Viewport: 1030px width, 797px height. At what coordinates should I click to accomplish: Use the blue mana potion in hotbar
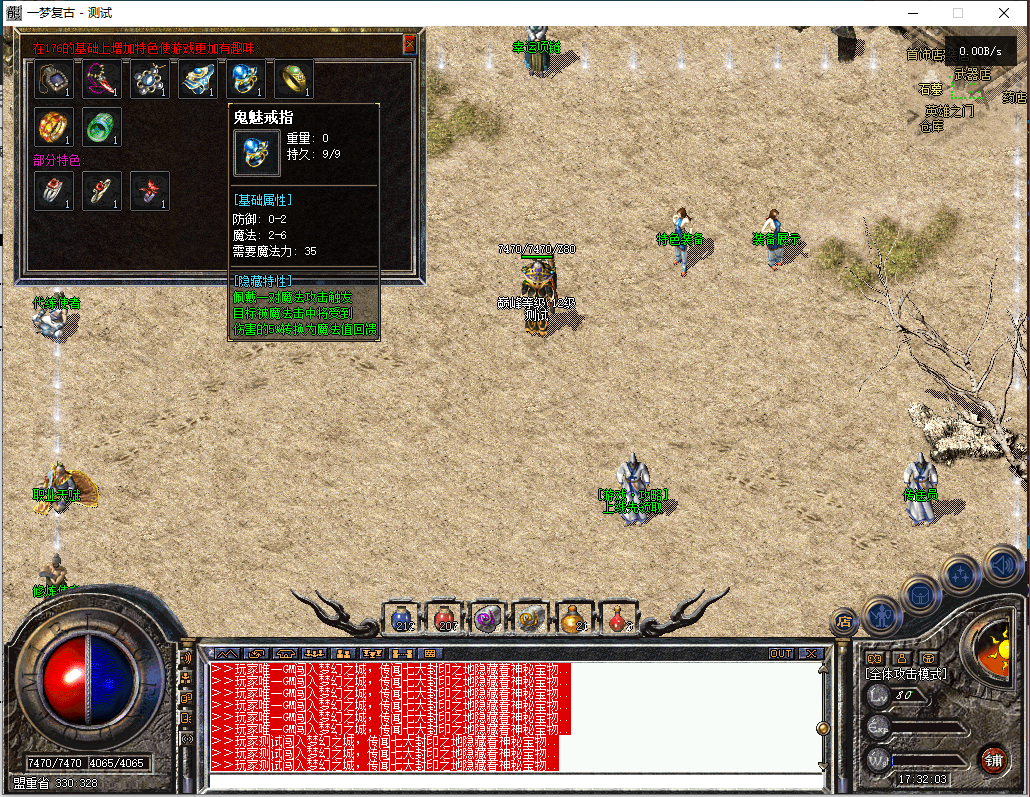[403, 618]
